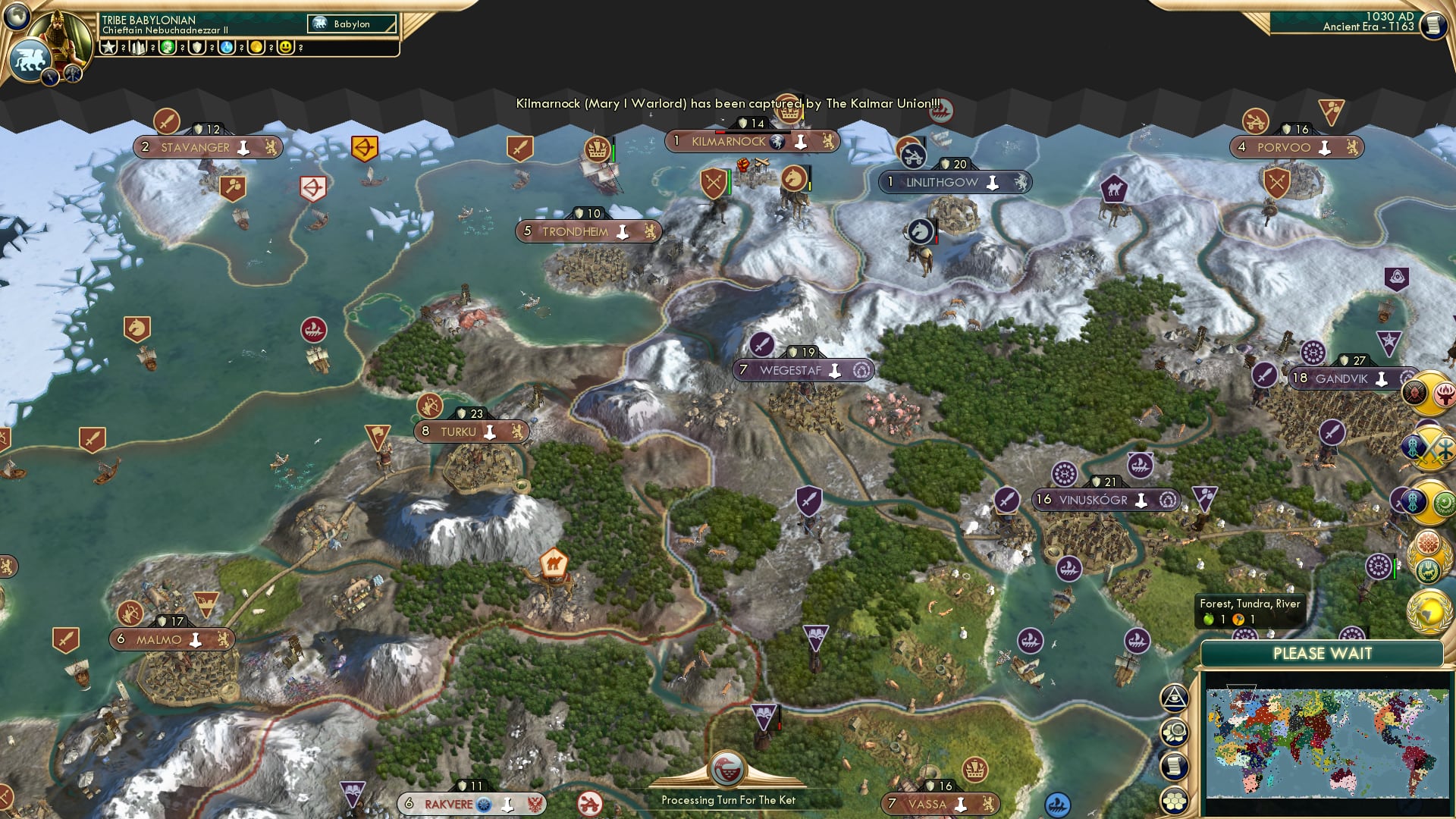Click the happiness smiley icon in resource bar
This screenshot has width=1456, height=819.
tap(285, 48)
